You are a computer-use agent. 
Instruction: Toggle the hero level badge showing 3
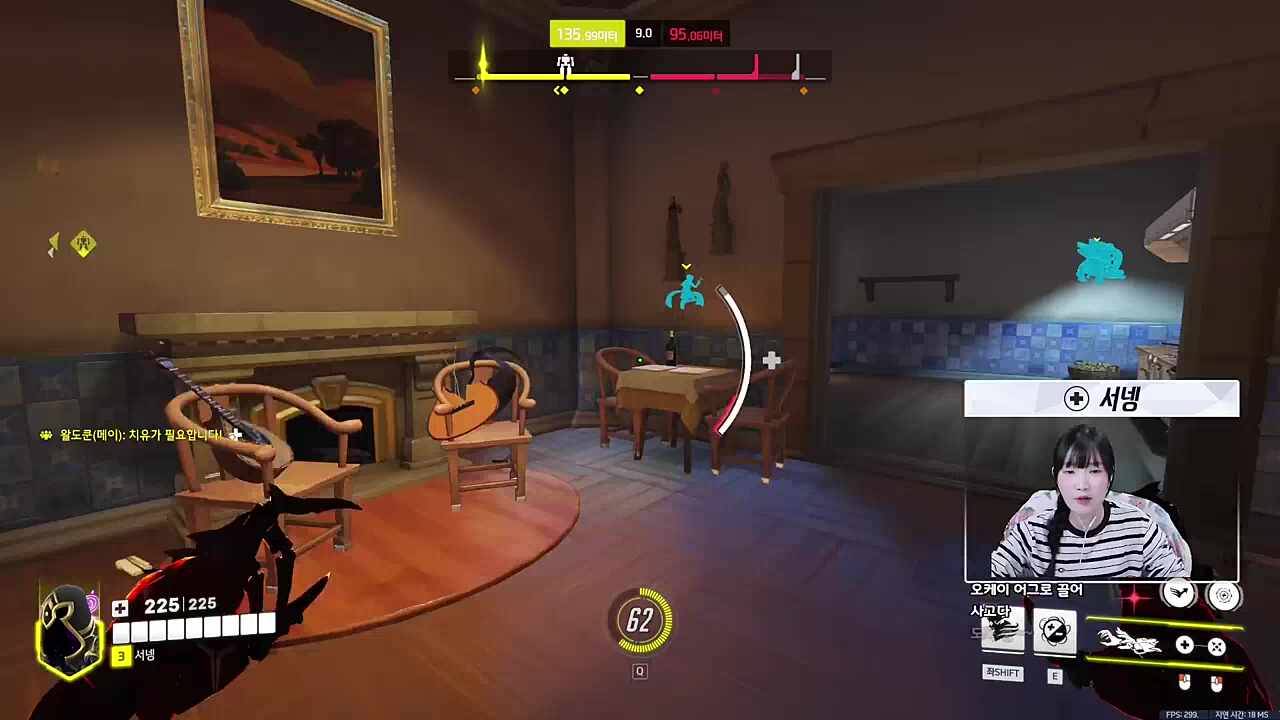(x=120, y=657)
